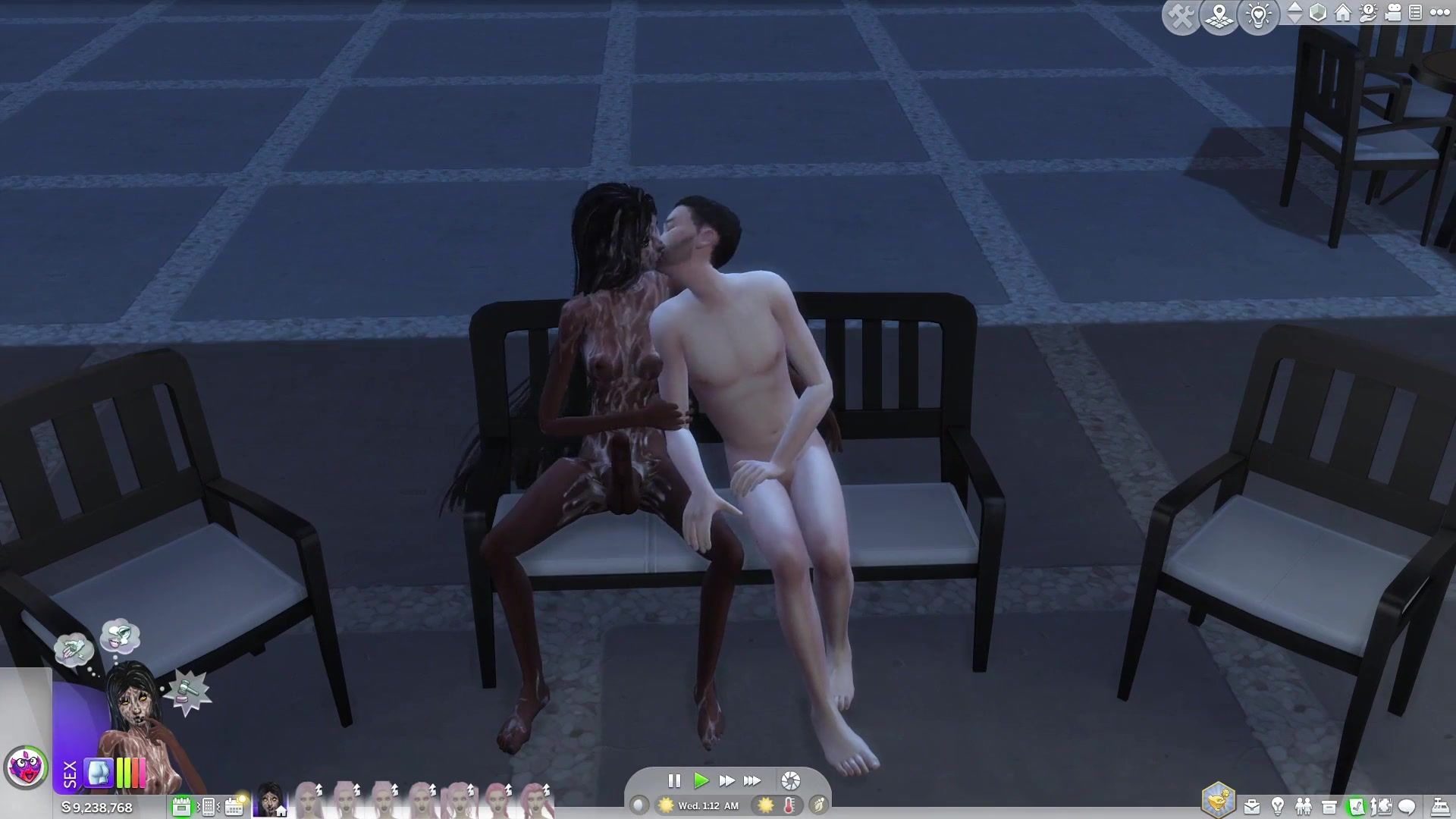
Task: Pause the game with the pause button
Action: pos(673,780)
